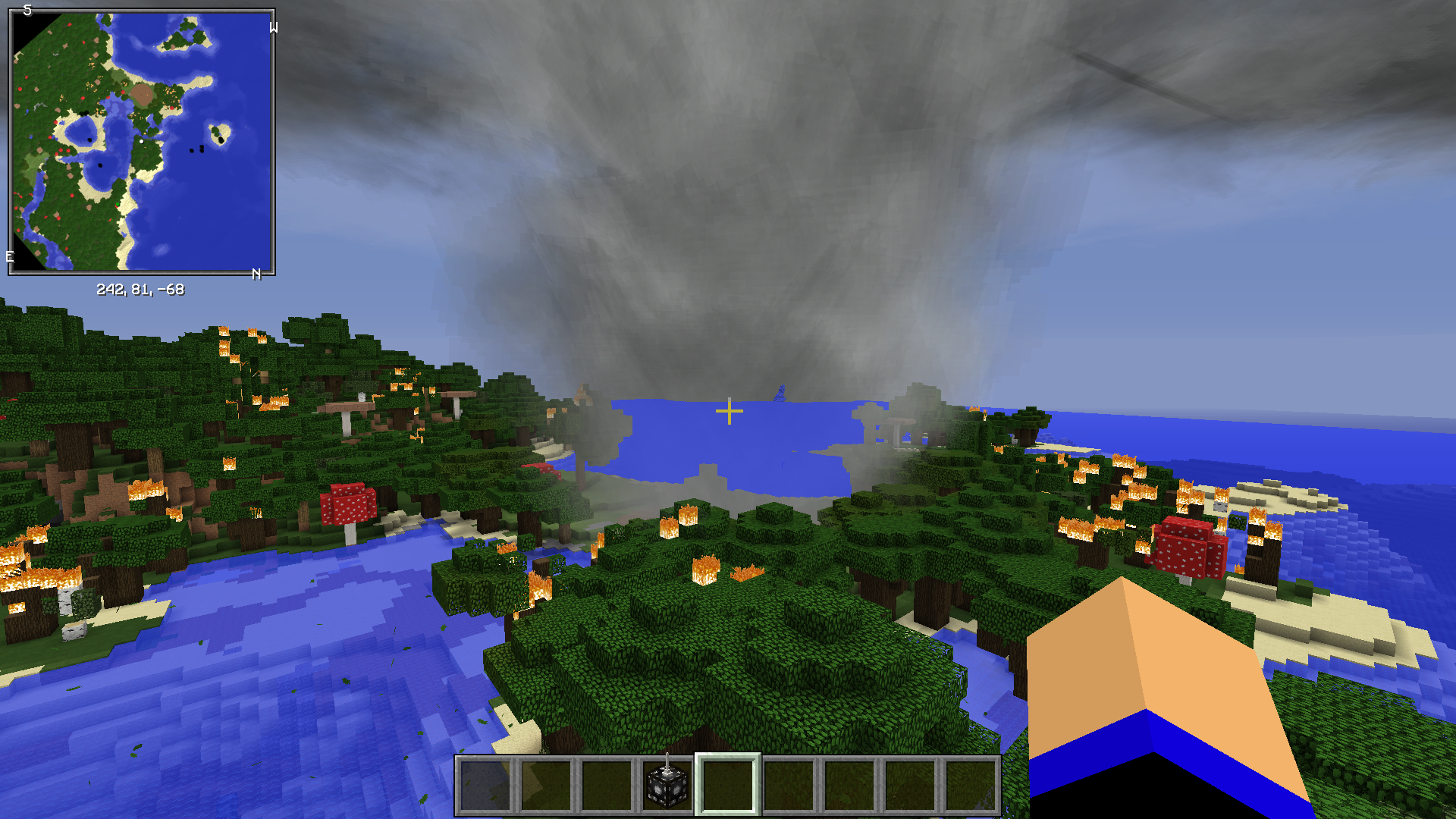
Task: Click the crosshair at screen center
Action: coord(728,409)
